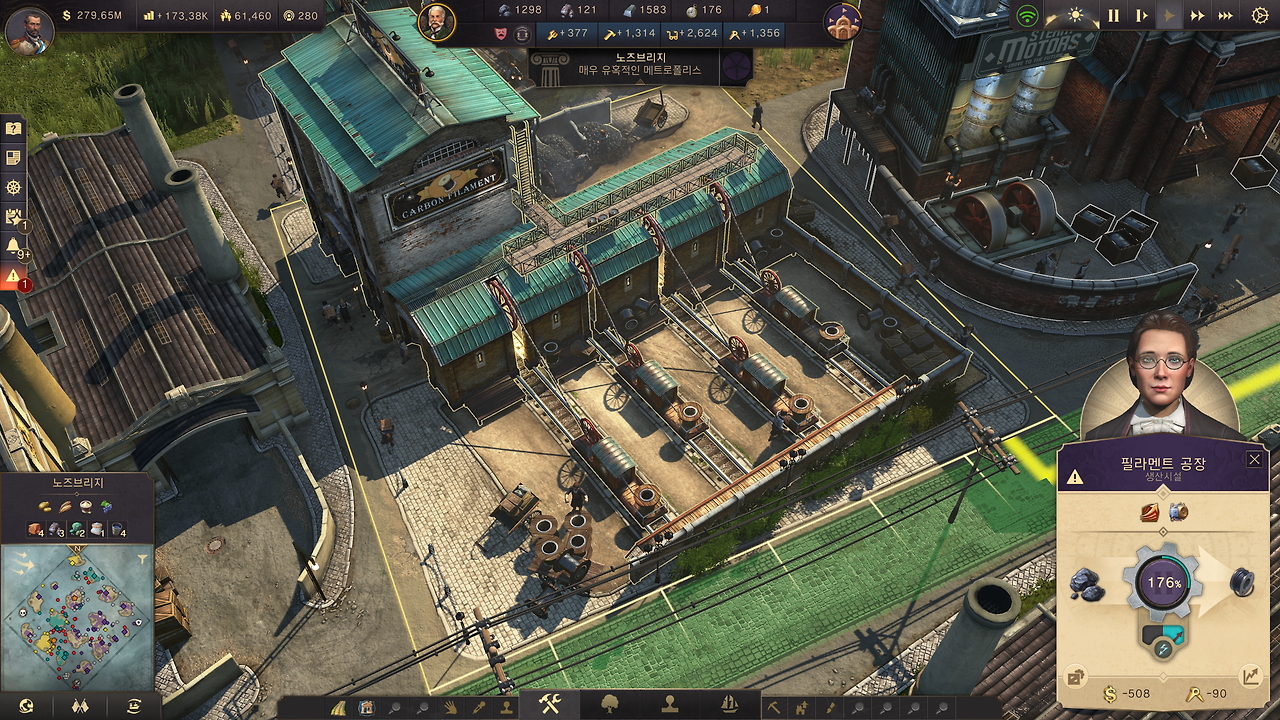
Task: Open the ship's wheel menu
Action: (13, 187)
